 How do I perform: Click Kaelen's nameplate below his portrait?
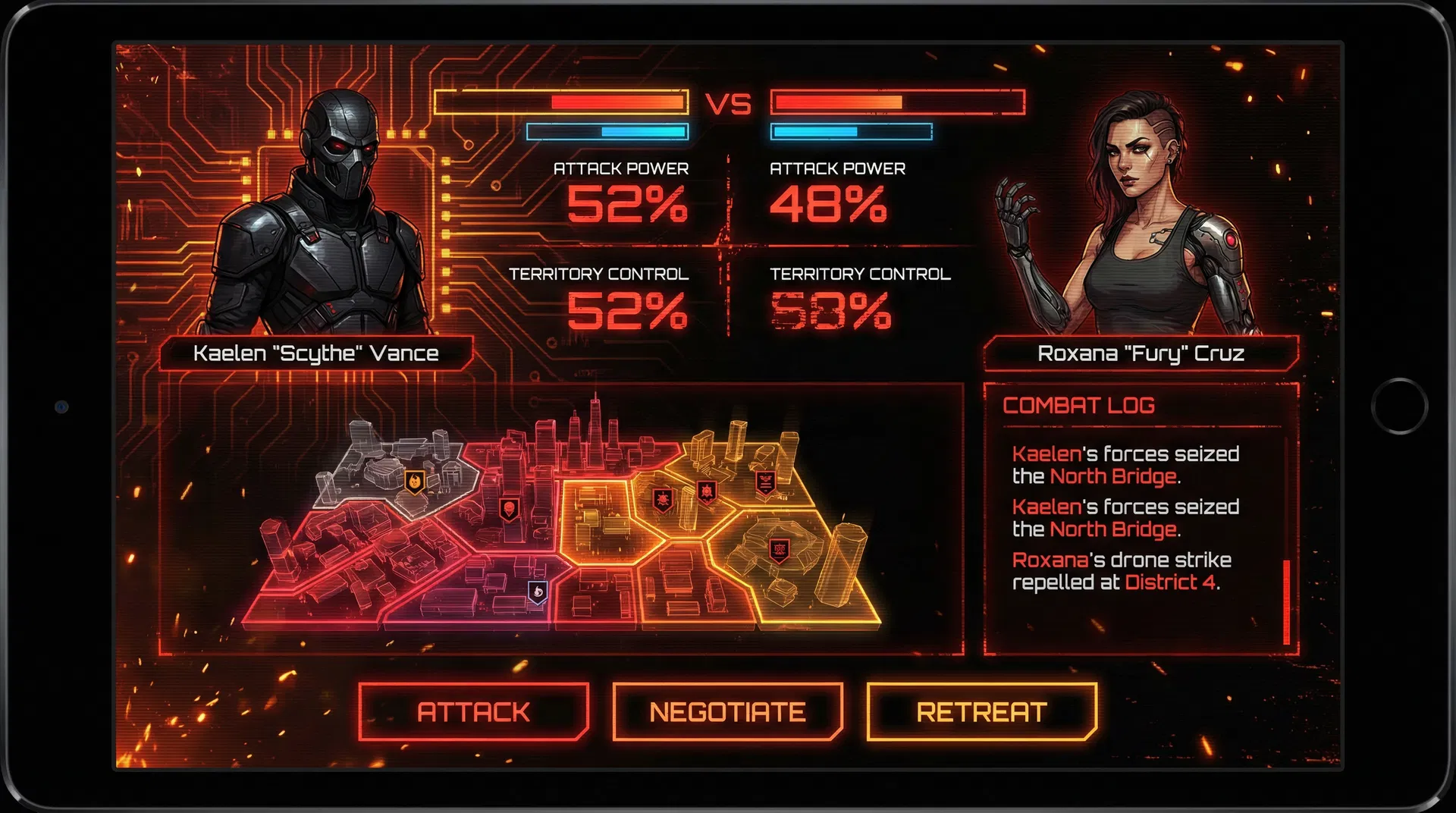pyautogui.click(x=317, y=352)
